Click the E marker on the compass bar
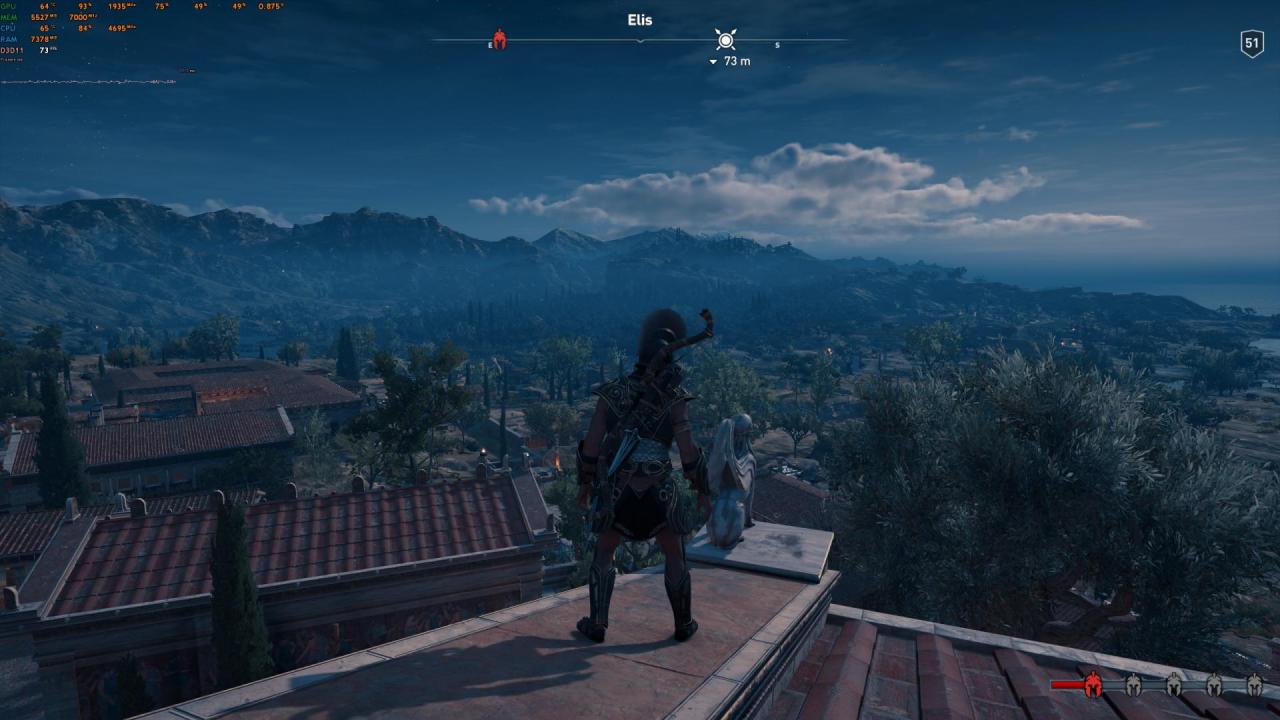 (x=489, y=44)
